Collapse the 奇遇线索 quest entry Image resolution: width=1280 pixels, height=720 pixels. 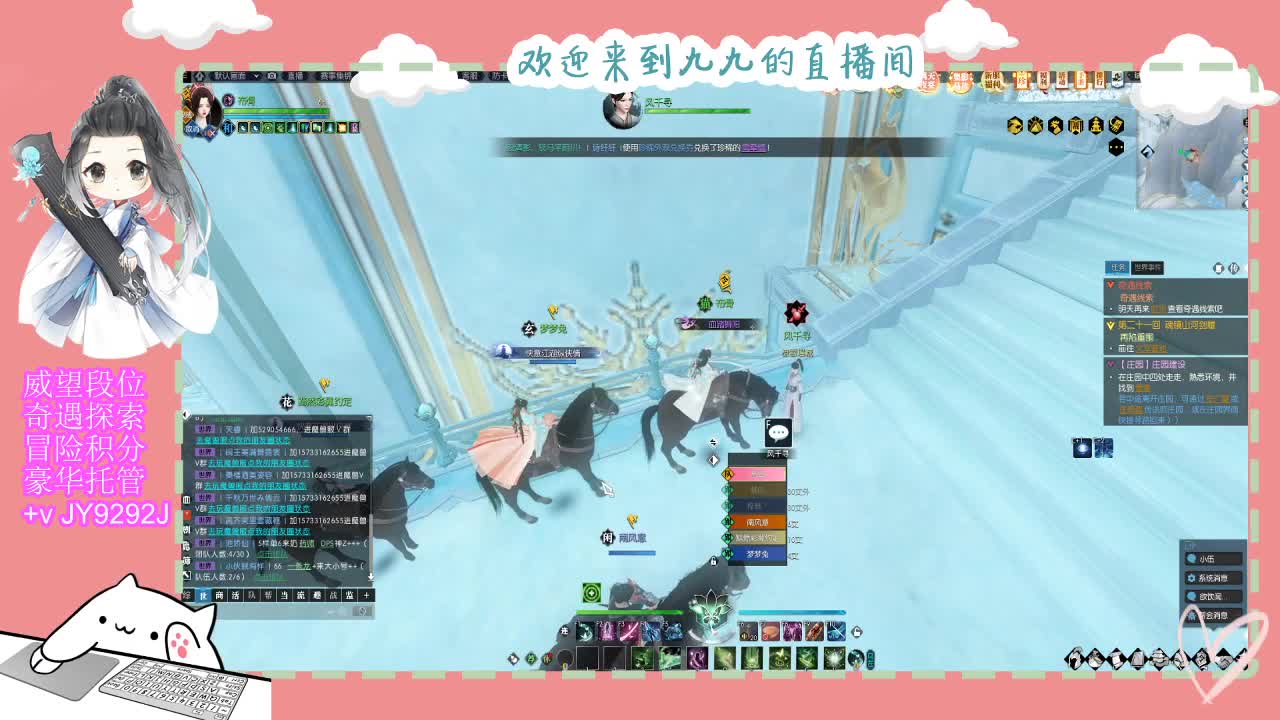(1111, 284)
